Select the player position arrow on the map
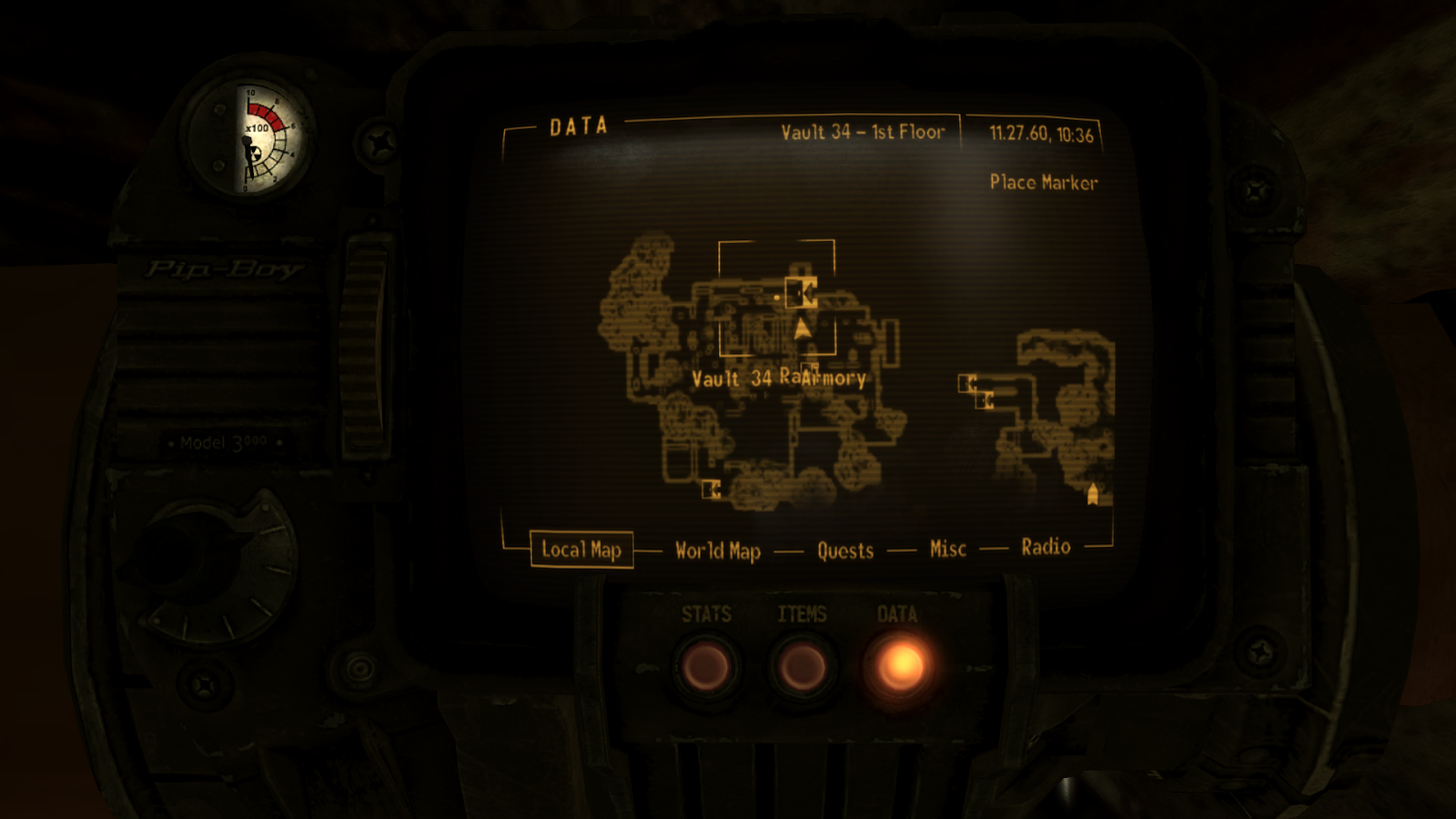 [802, 328]
